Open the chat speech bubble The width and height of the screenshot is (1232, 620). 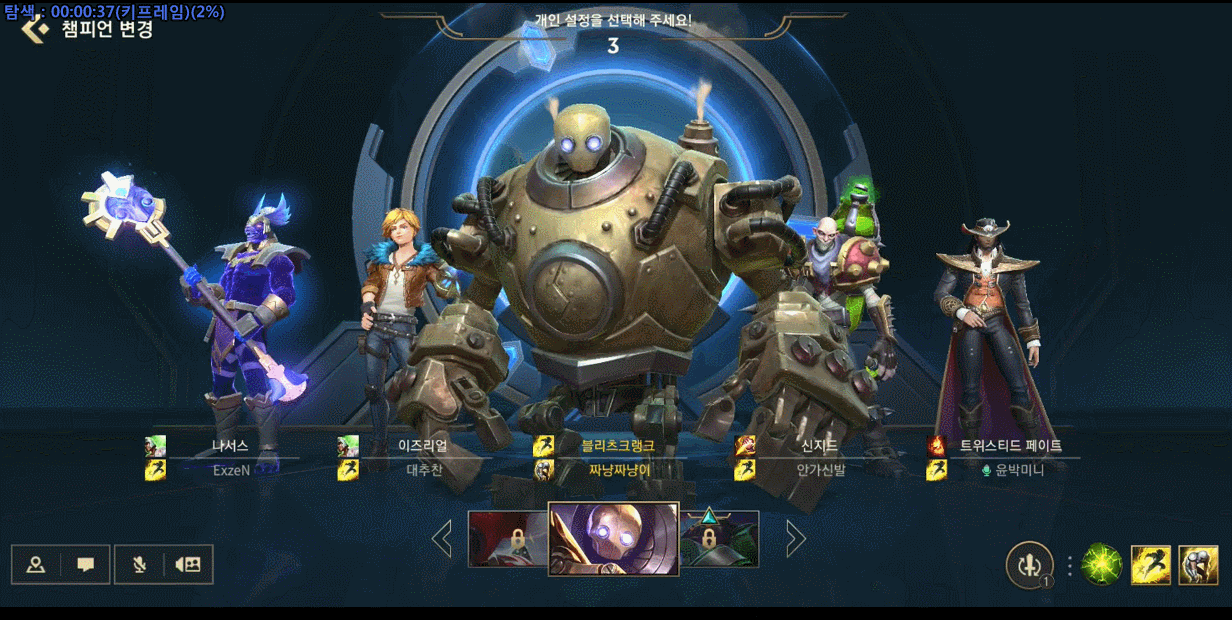coord(86,565)
